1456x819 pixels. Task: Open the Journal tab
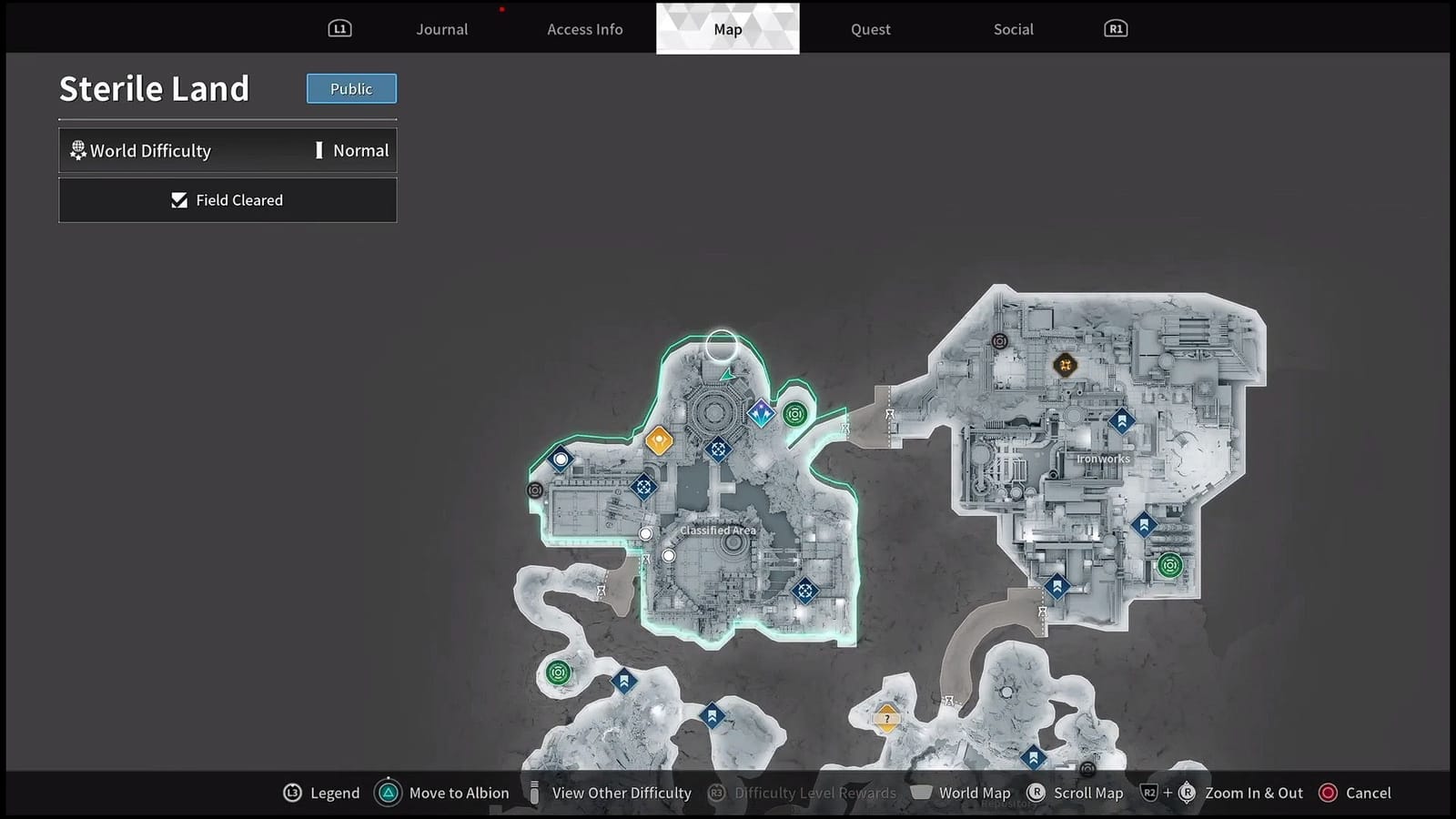coord(441,28)
